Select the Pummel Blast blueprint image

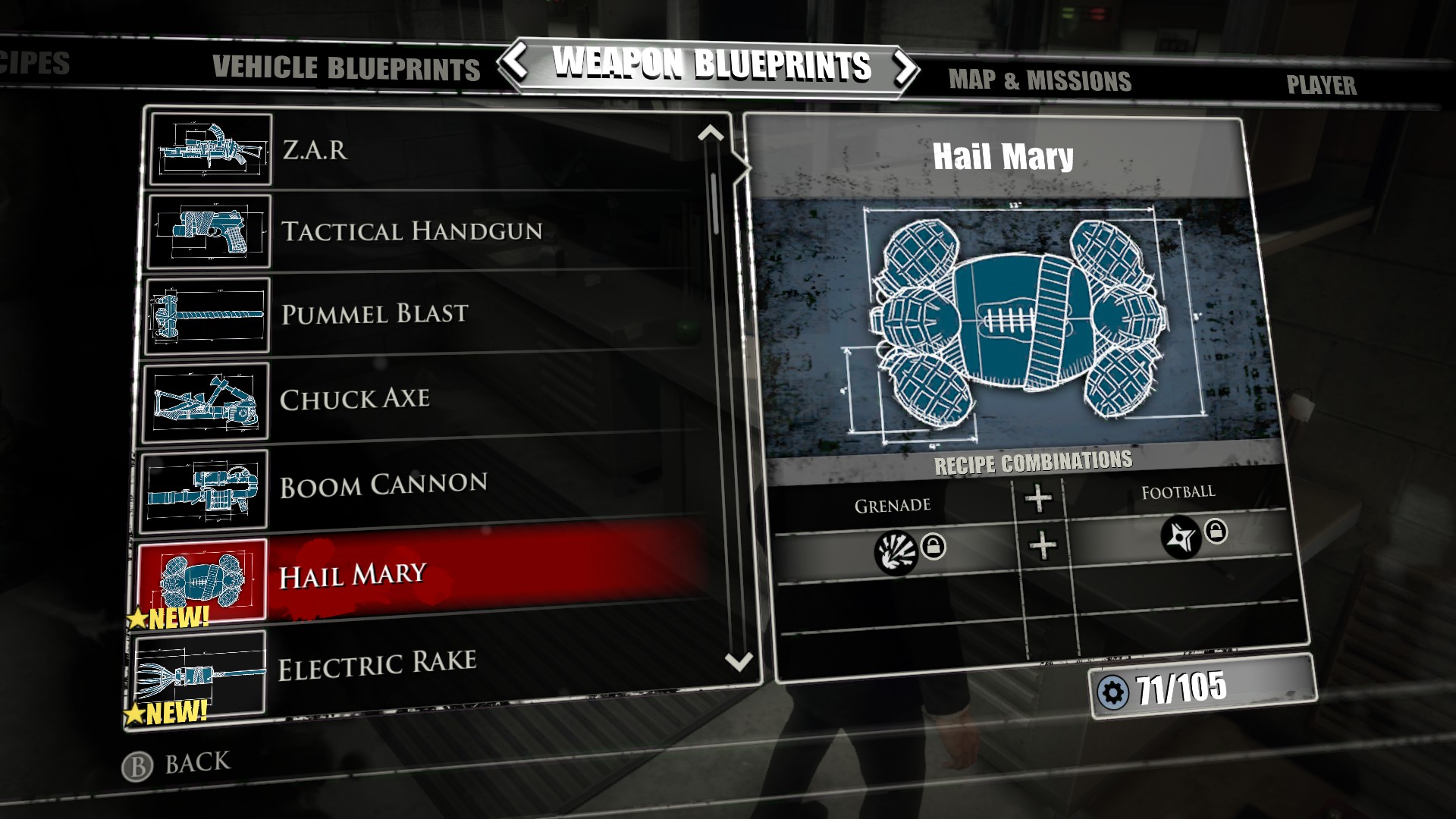click(206, 315)
